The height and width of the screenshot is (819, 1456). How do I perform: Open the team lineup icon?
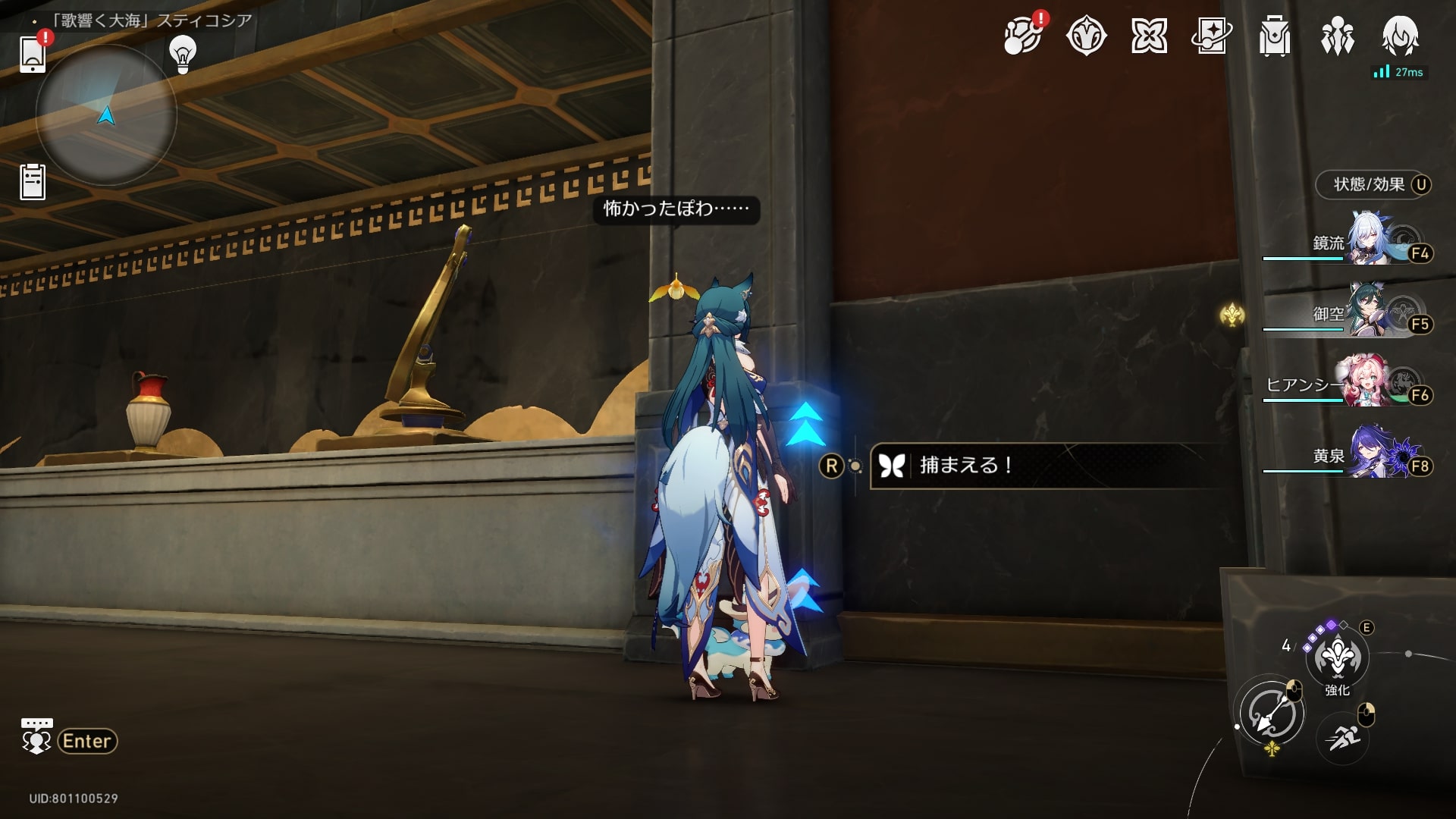[1337, 36]
